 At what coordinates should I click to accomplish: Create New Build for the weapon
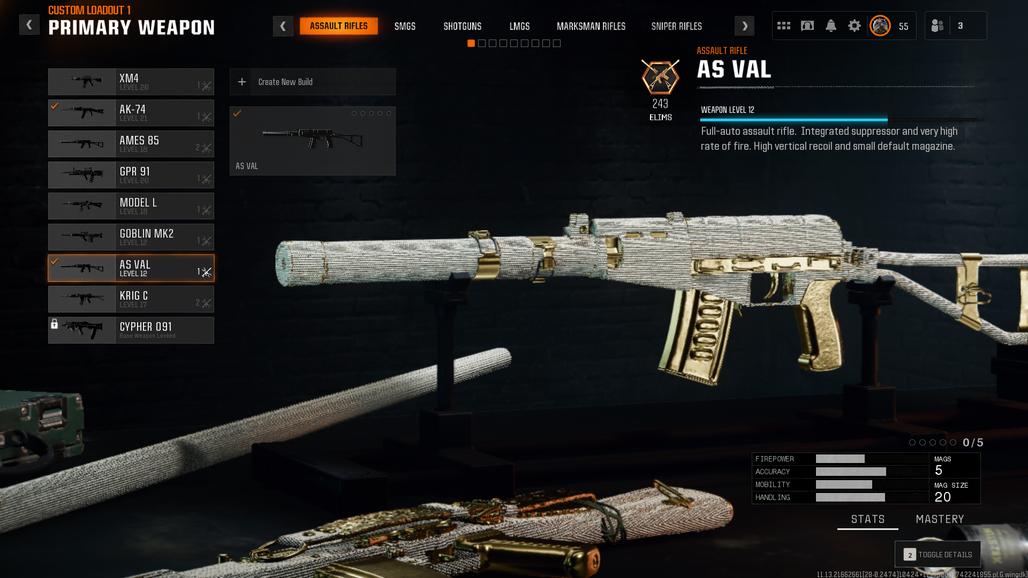point(312,82)
